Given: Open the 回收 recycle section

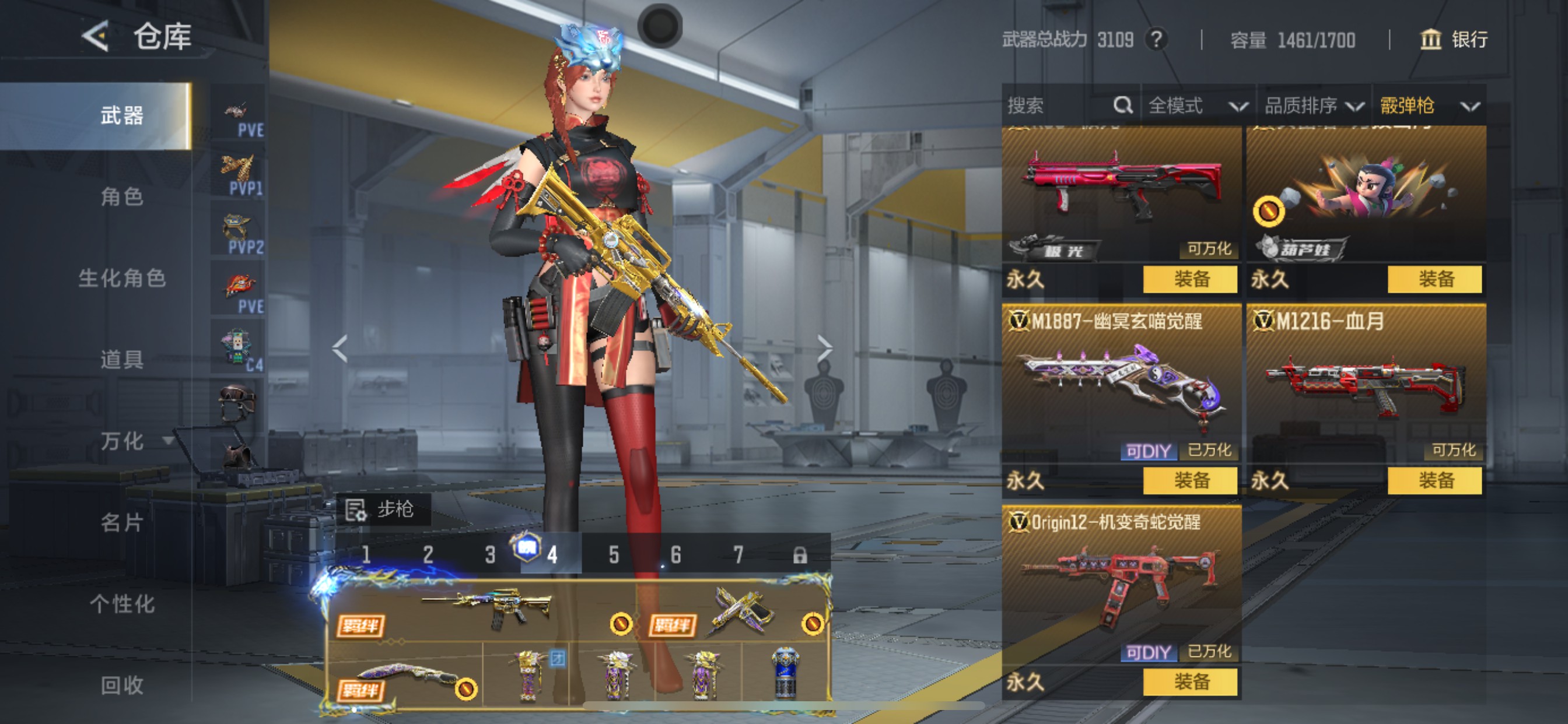Looking at the screenshot, I should tap(122, 685).
